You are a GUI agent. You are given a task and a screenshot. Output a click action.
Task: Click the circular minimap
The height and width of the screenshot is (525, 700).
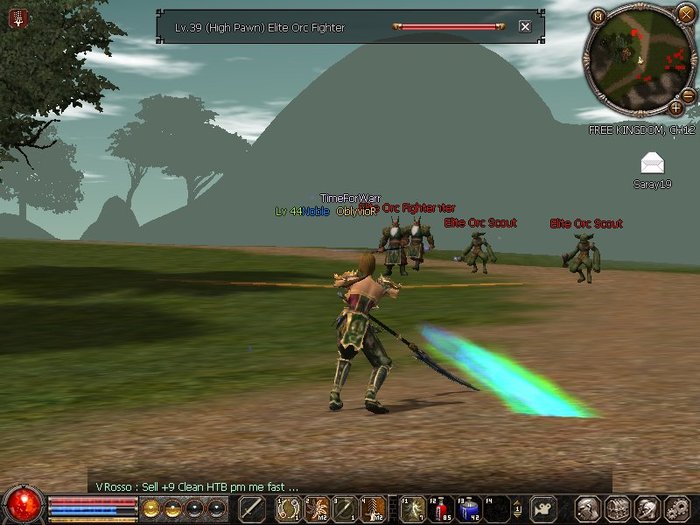pyautogui.click(x=640, y=60)
